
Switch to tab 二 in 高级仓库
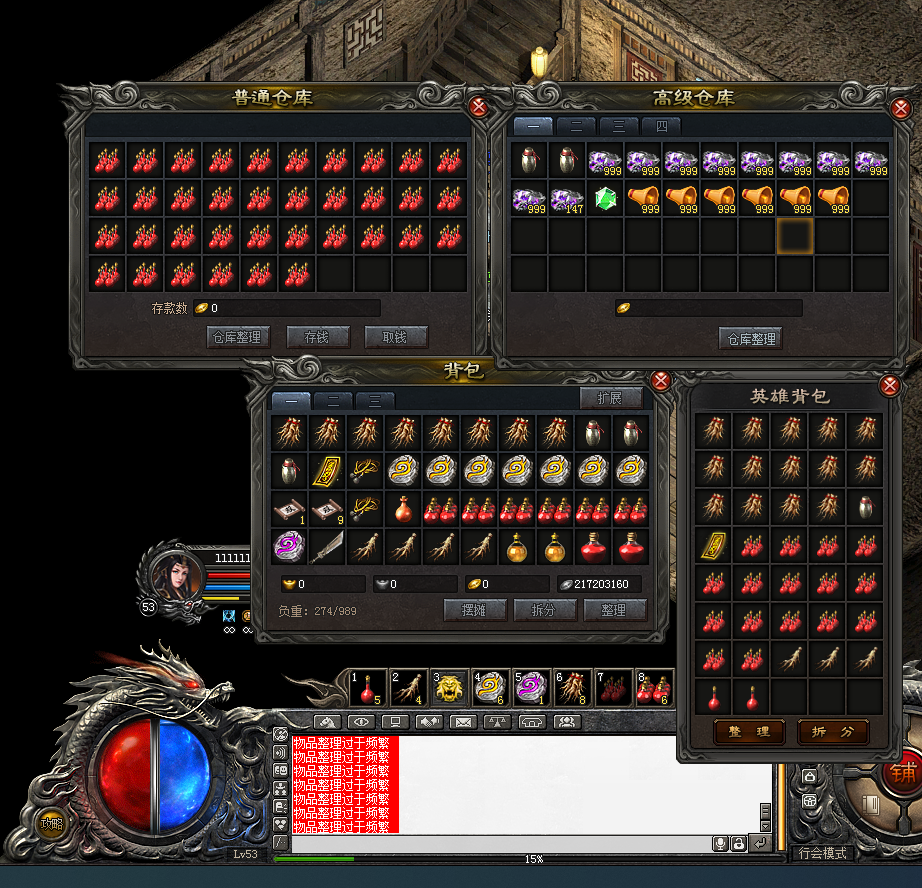tap(576, 126)
